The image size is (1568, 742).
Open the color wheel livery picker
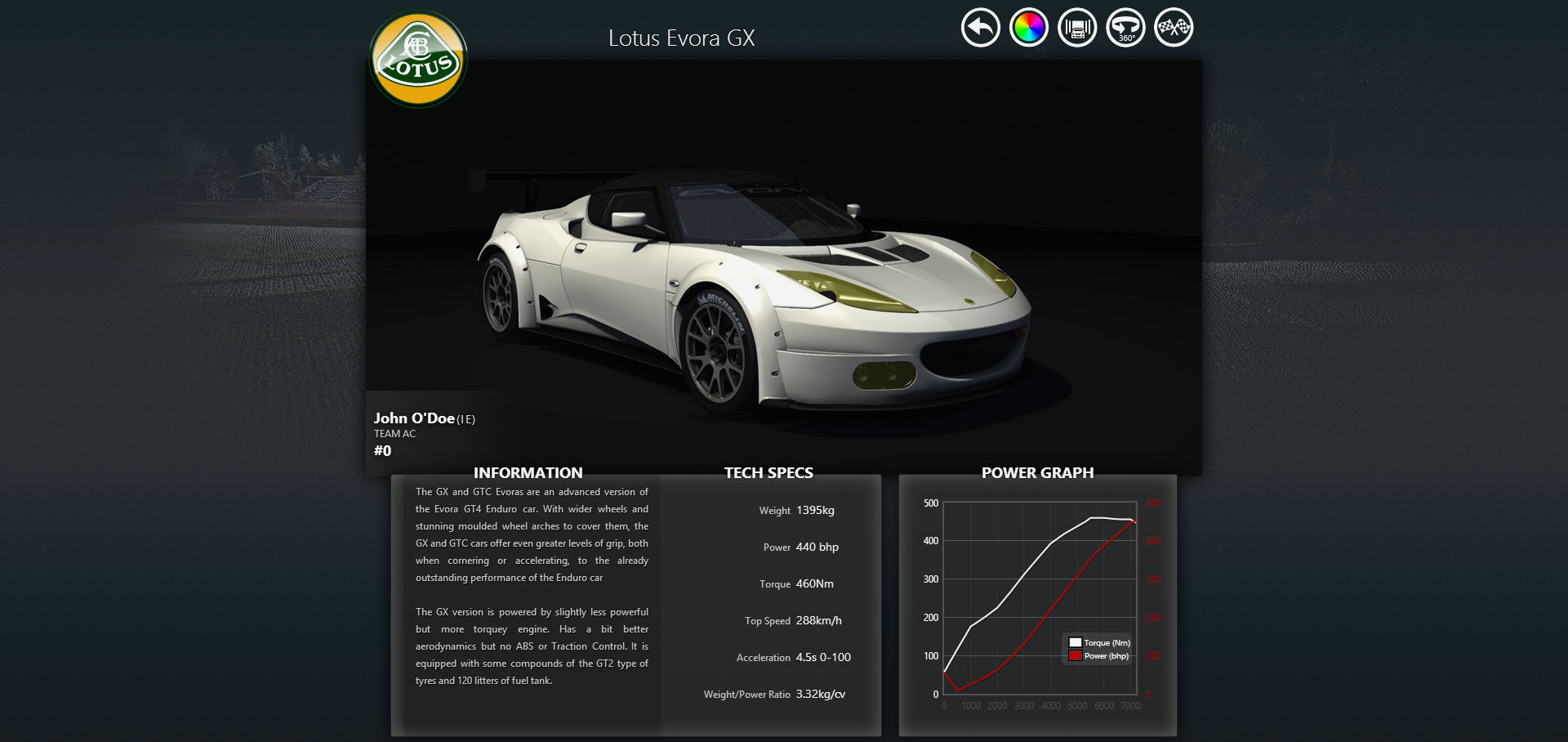click(1028, 28)
